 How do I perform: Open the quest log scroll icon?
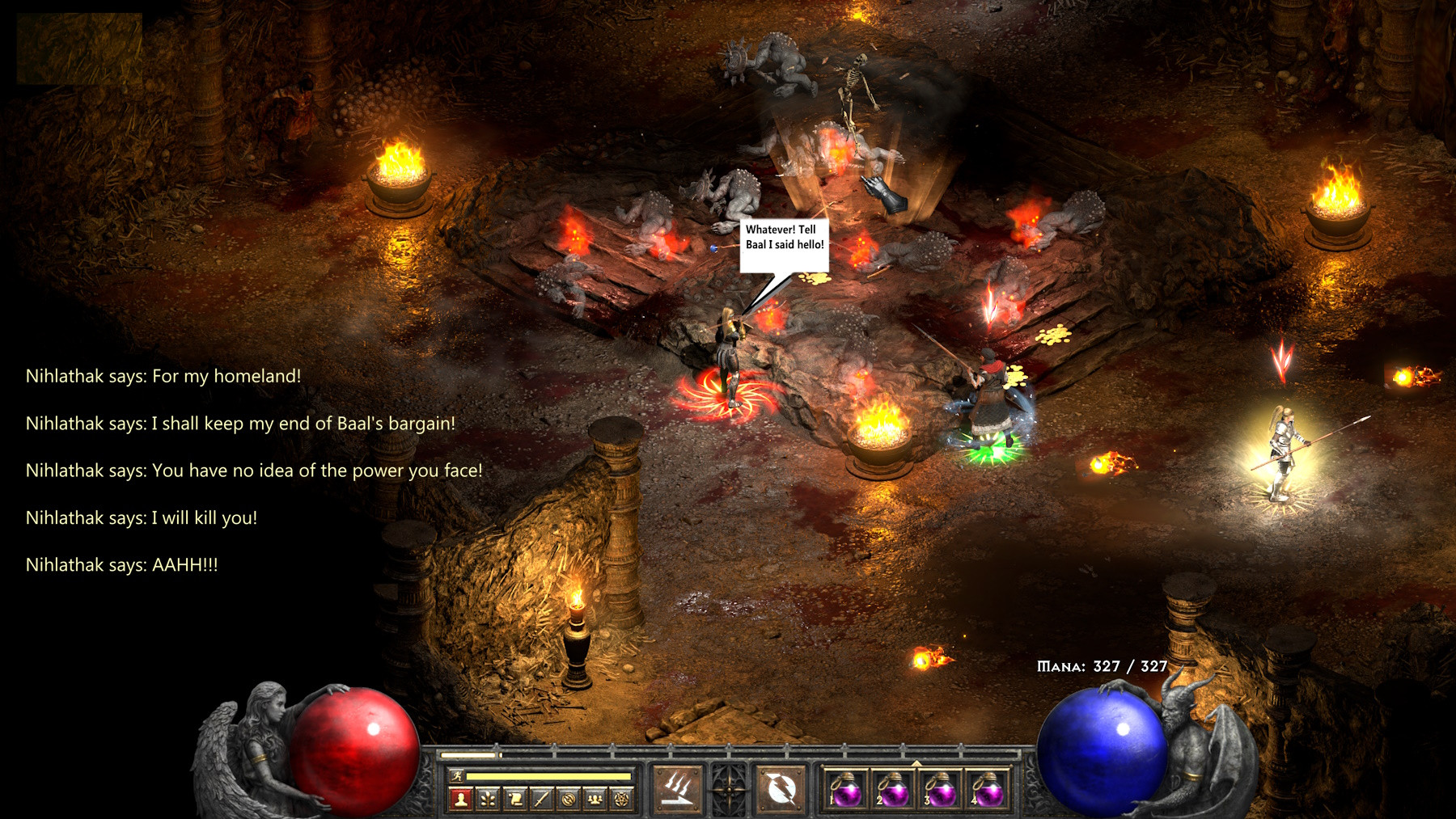coord(514,800)
